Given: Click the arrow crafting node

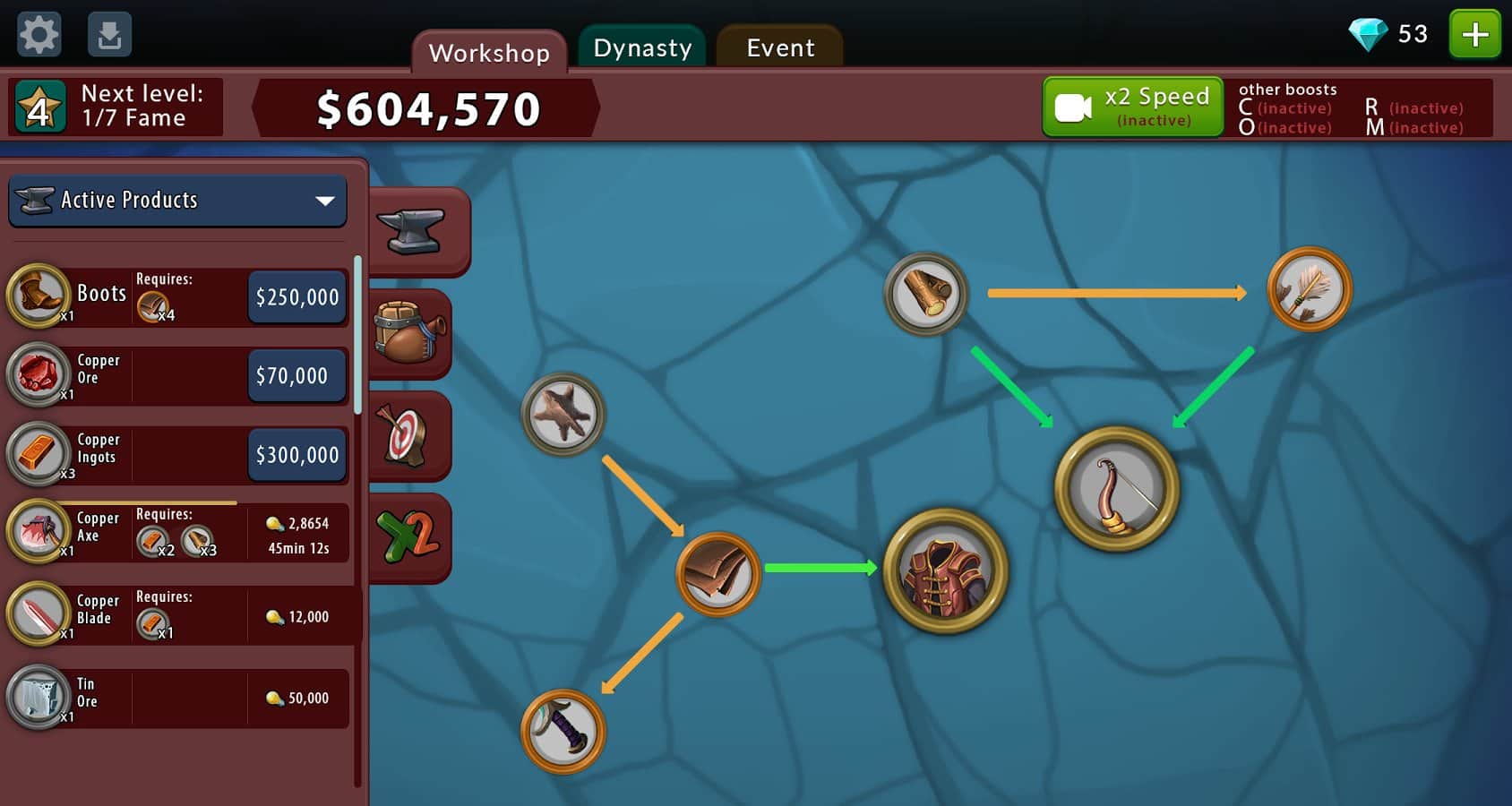Looking at the screenshot, I should (x=1310, y=289).
